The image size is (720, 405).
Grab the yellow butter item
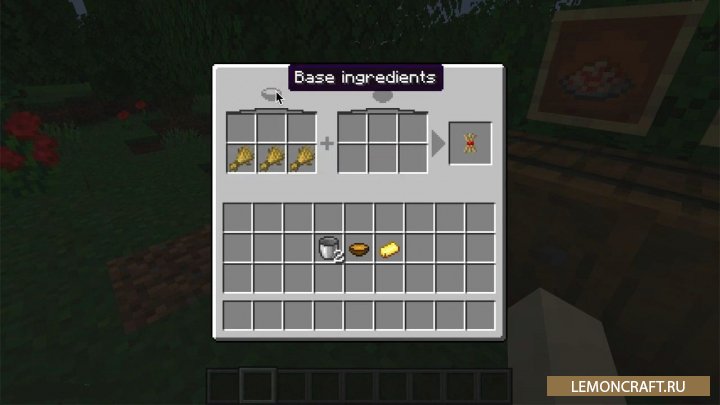(389, 247)
